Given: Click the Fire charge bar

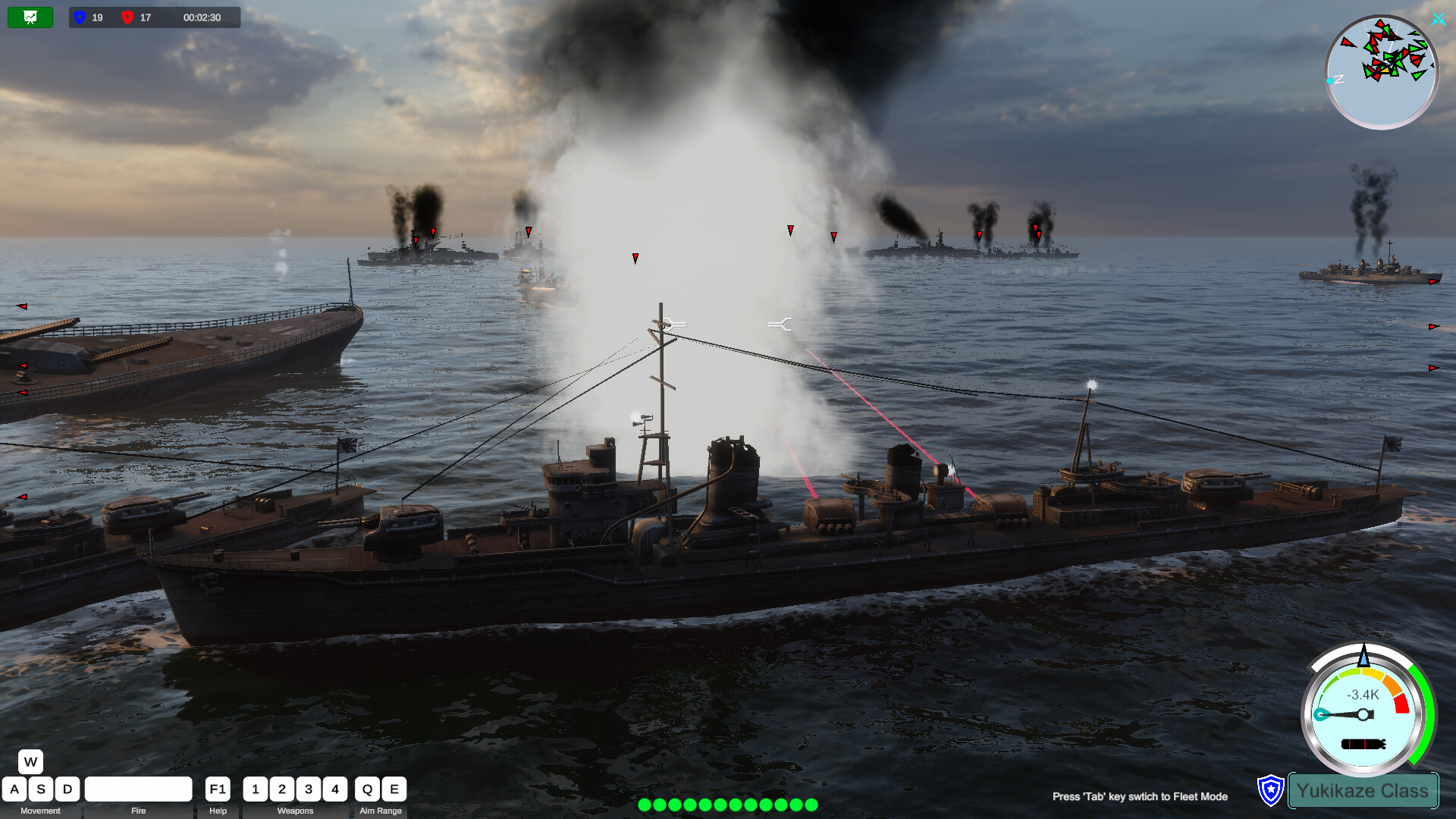Looking at the screenshot, I should coord(139,789).
